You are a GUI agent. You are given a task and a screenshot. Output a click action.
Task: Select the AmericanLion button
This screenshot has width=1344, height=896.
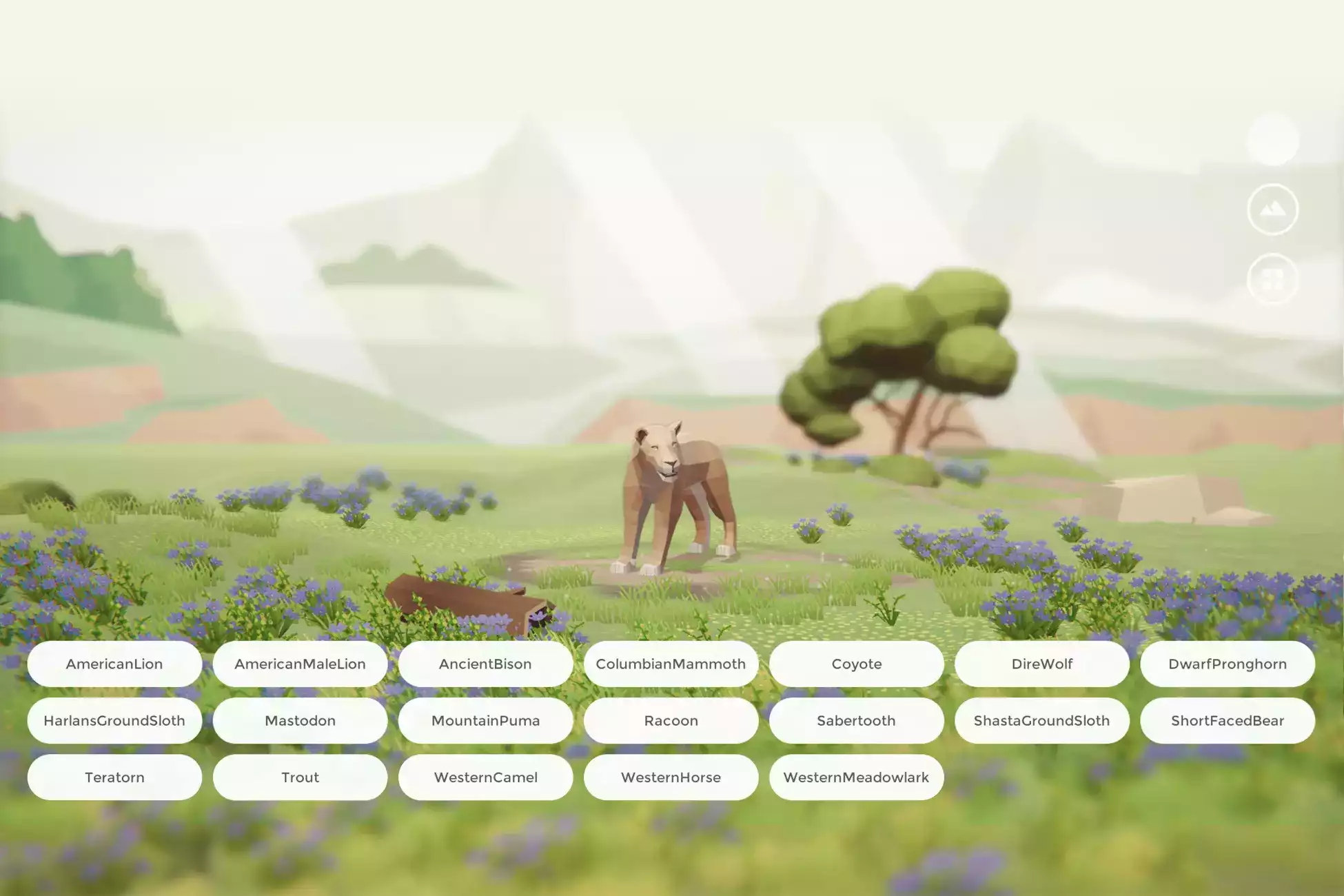[x=114, y=664]
